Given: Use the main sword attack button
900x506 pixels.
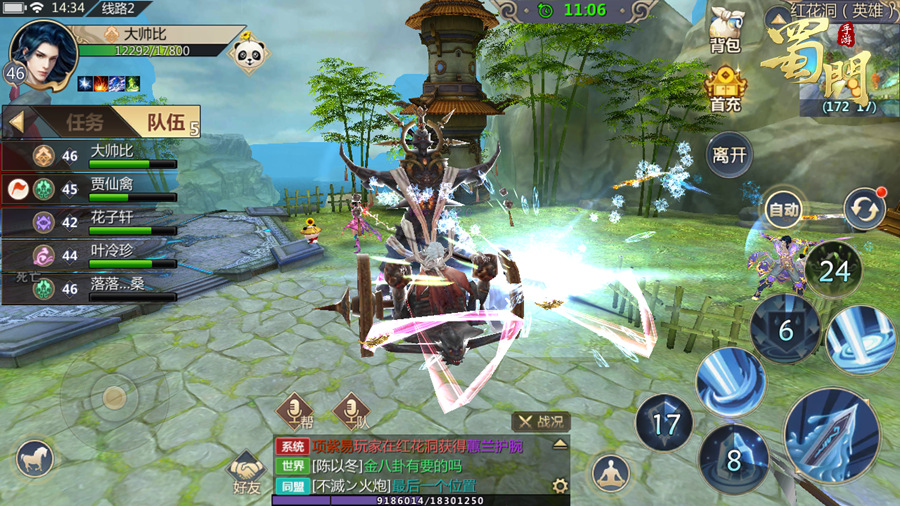Looking at the screenshot, I should (831, 434).
